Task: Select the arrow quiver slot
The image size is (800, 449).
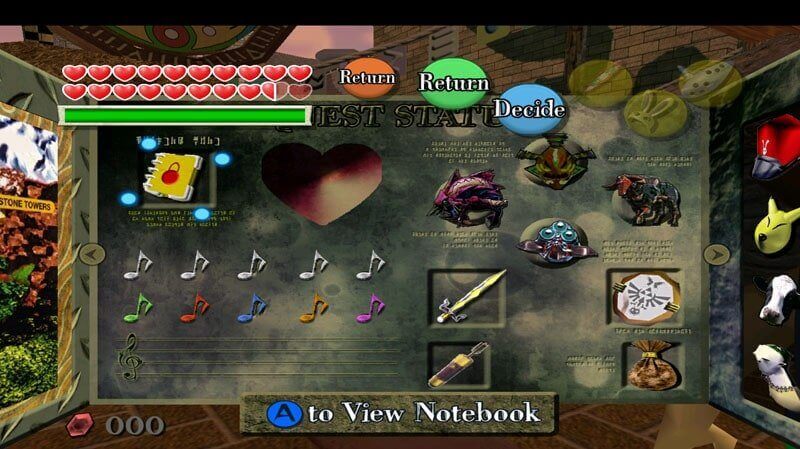Action: [459, 364]
